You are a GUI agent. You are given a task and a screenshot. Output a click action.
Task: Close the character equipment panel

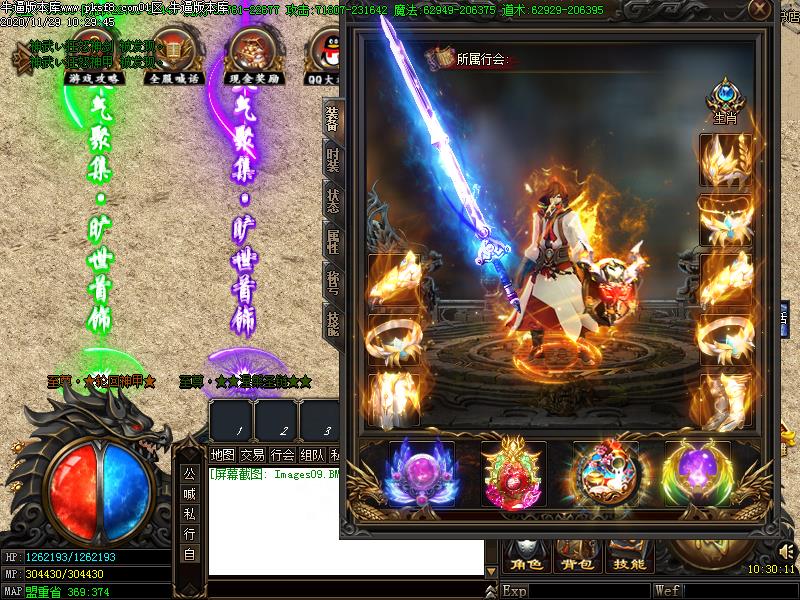tap(760, 11)
